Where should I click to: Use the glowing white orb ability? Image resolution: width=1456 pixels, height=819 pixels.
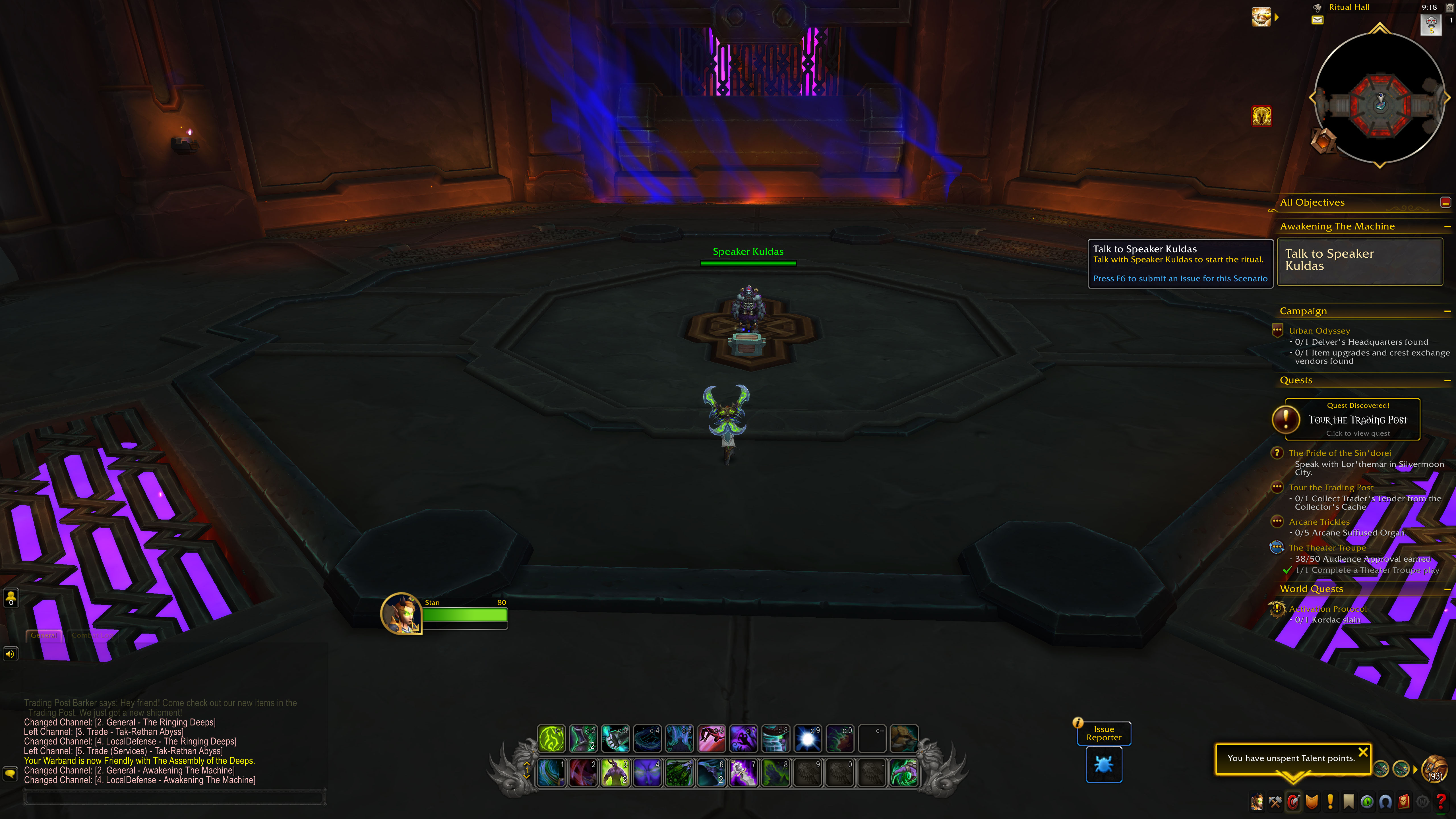tap(808, 739)
